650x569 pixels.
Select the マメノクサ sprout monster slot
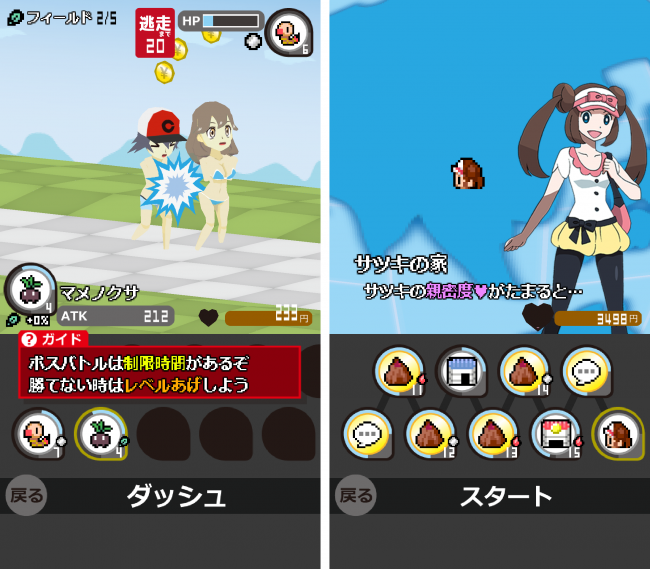(100, 433)
